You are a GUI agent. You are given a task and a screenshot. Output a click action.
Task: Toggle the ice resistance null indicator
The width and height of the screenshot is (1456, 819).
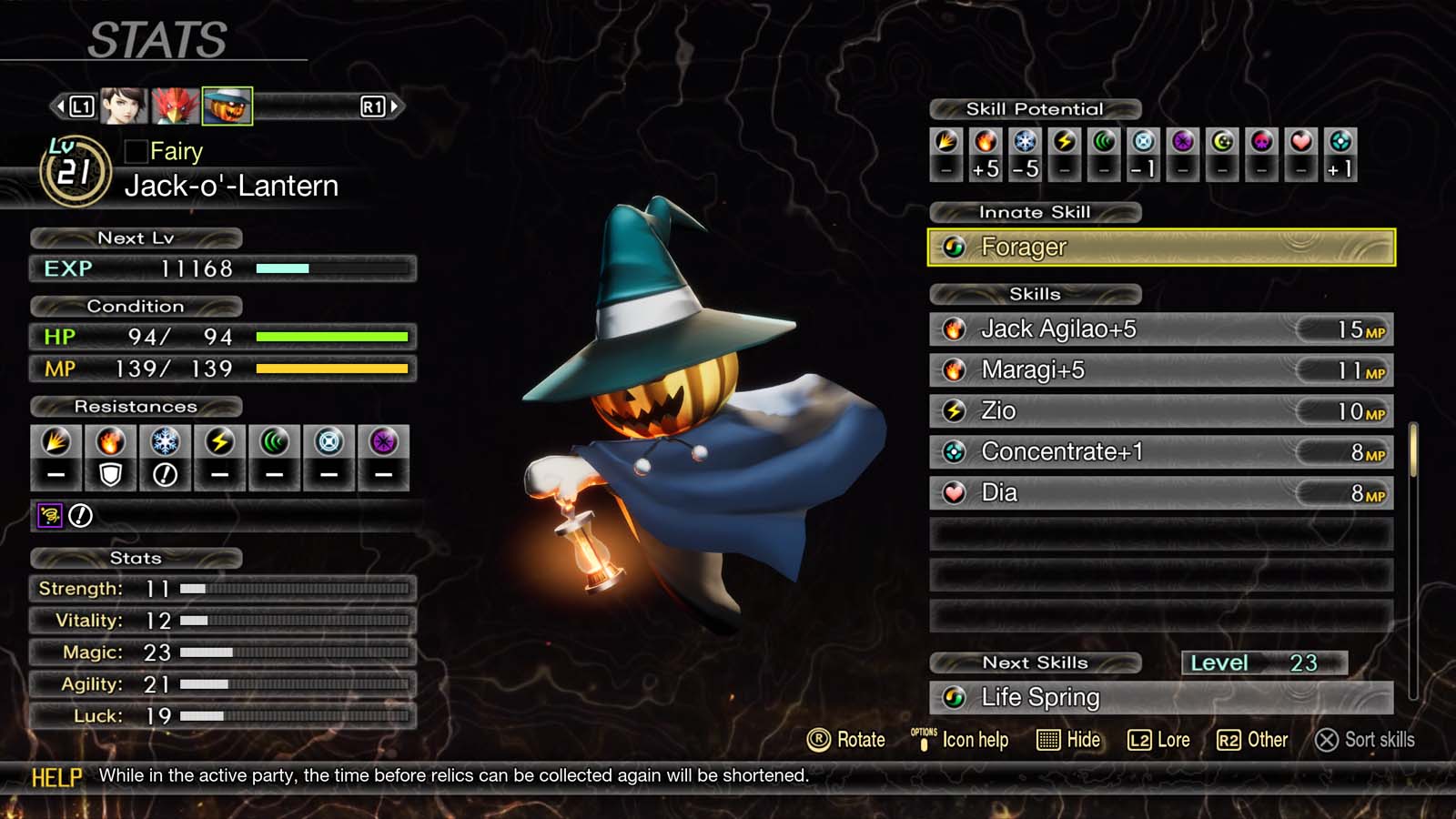coord(165,471)
